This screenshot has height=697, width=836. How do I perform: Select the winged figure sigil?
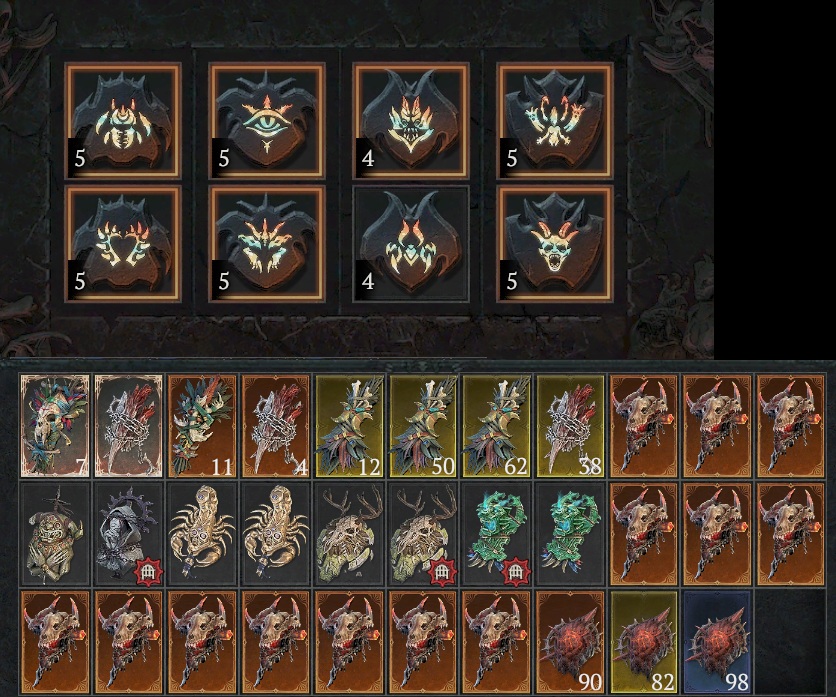[555, 120]
